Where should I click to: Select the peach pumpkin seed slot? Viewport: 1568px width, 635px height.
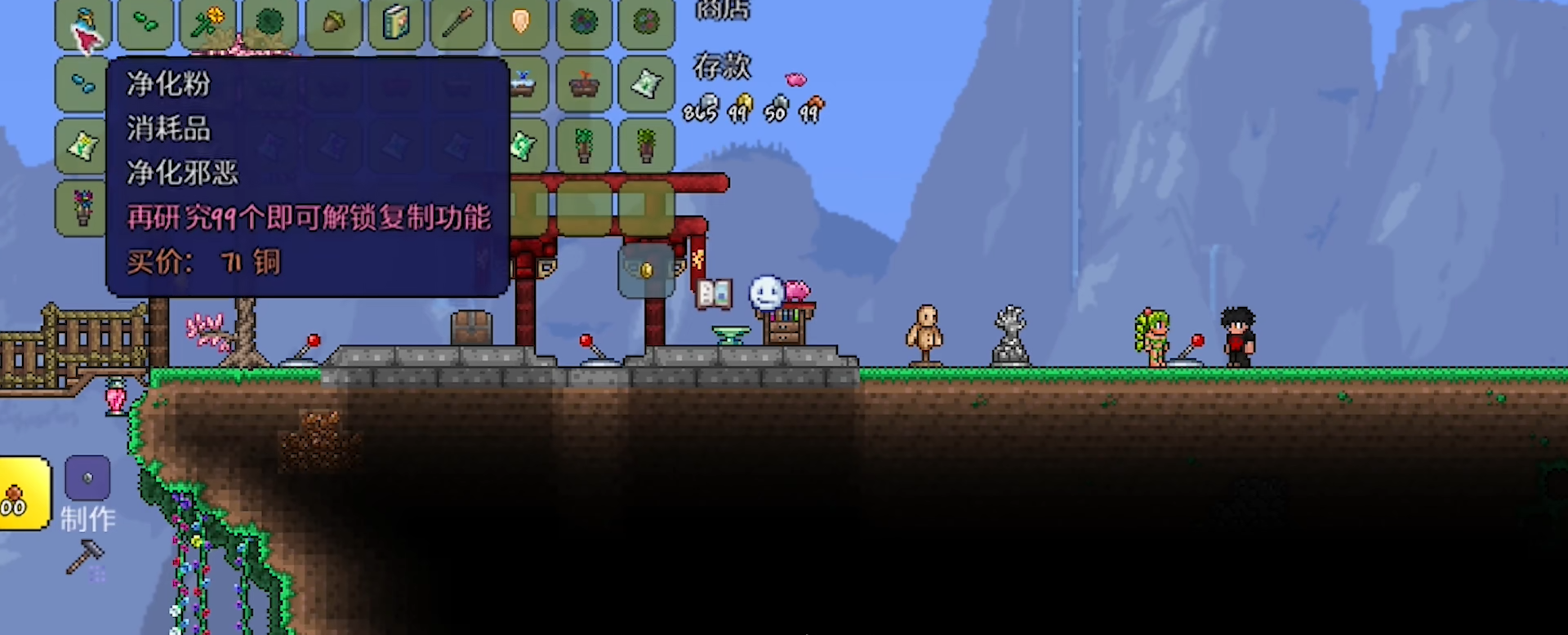521,22
